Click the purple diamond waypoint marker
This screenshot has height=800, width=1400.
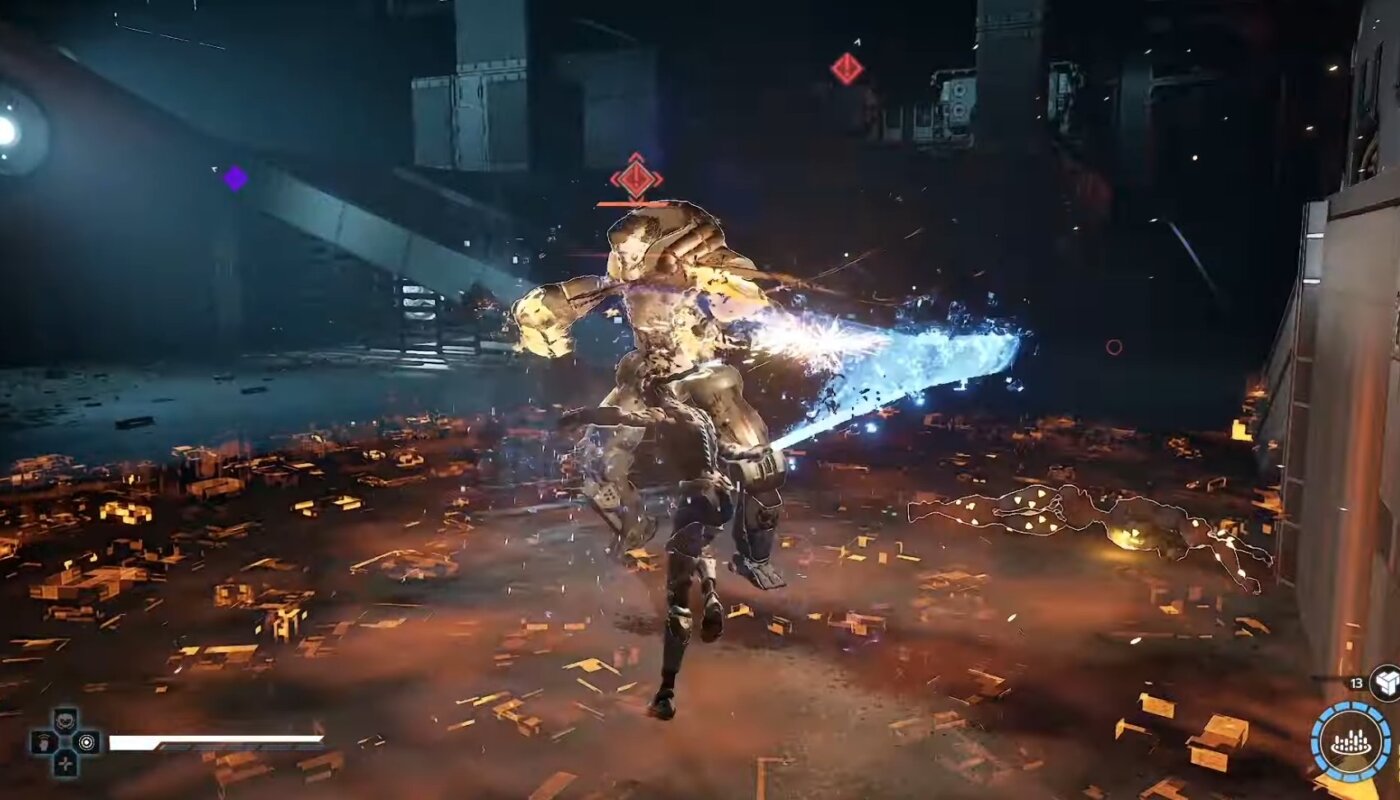click(x=235, y=178)
